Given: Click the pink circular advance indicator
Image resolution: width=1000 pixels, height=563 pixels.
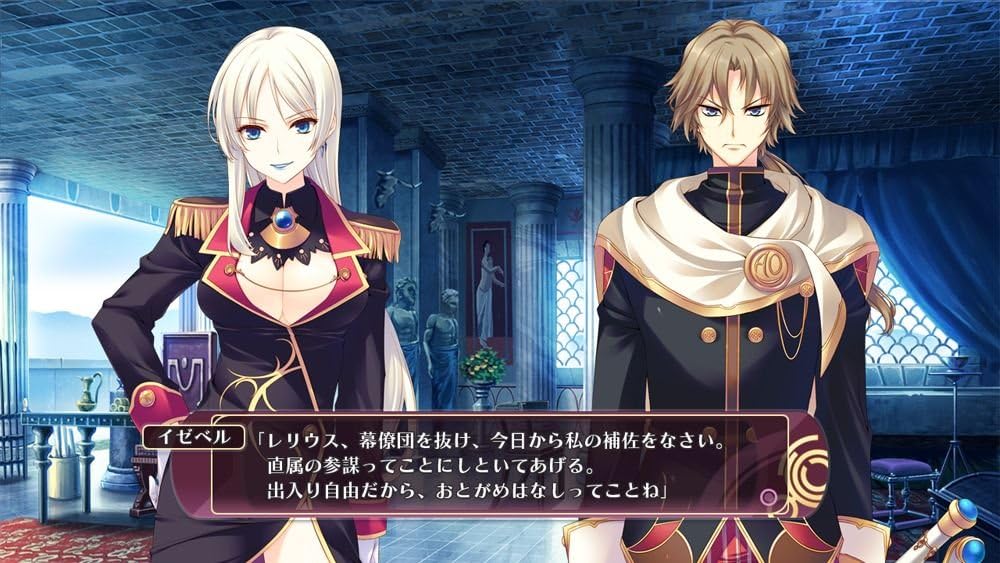Looking at the screenshot, I should (768, 496).
